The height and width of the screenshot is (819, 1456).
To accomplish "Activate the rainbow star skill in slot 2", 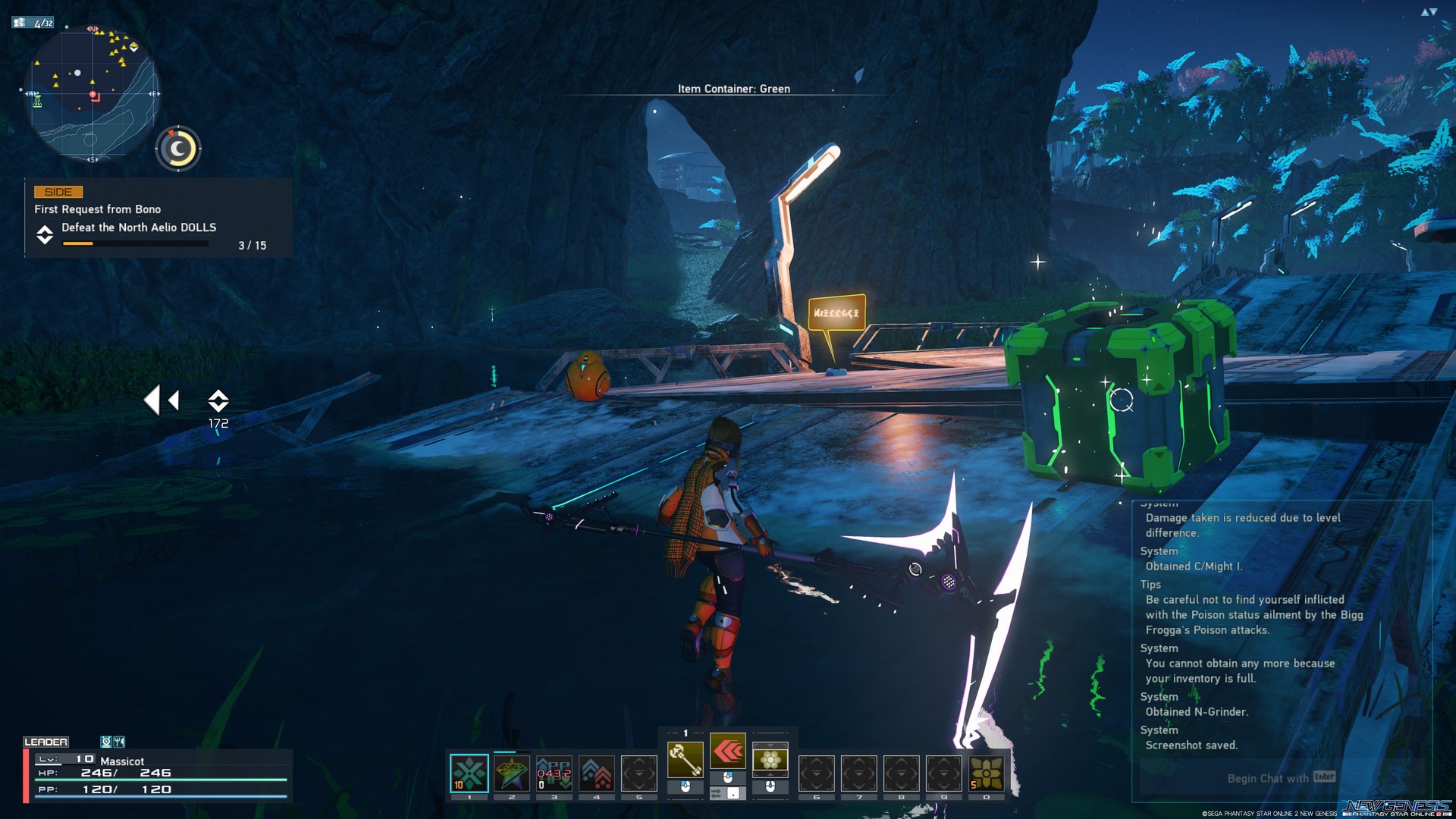I will click(512, 773).
